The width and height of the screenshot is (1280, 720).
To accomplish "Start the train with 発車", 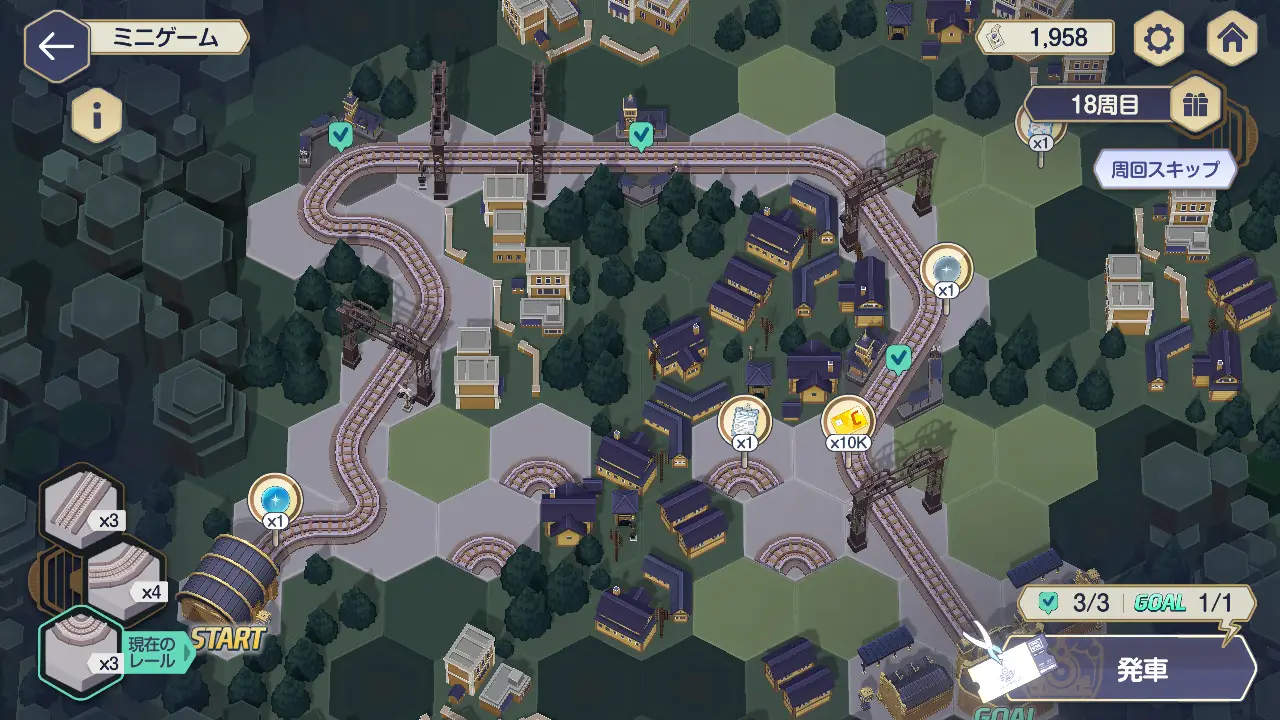I will (1141, 669).
